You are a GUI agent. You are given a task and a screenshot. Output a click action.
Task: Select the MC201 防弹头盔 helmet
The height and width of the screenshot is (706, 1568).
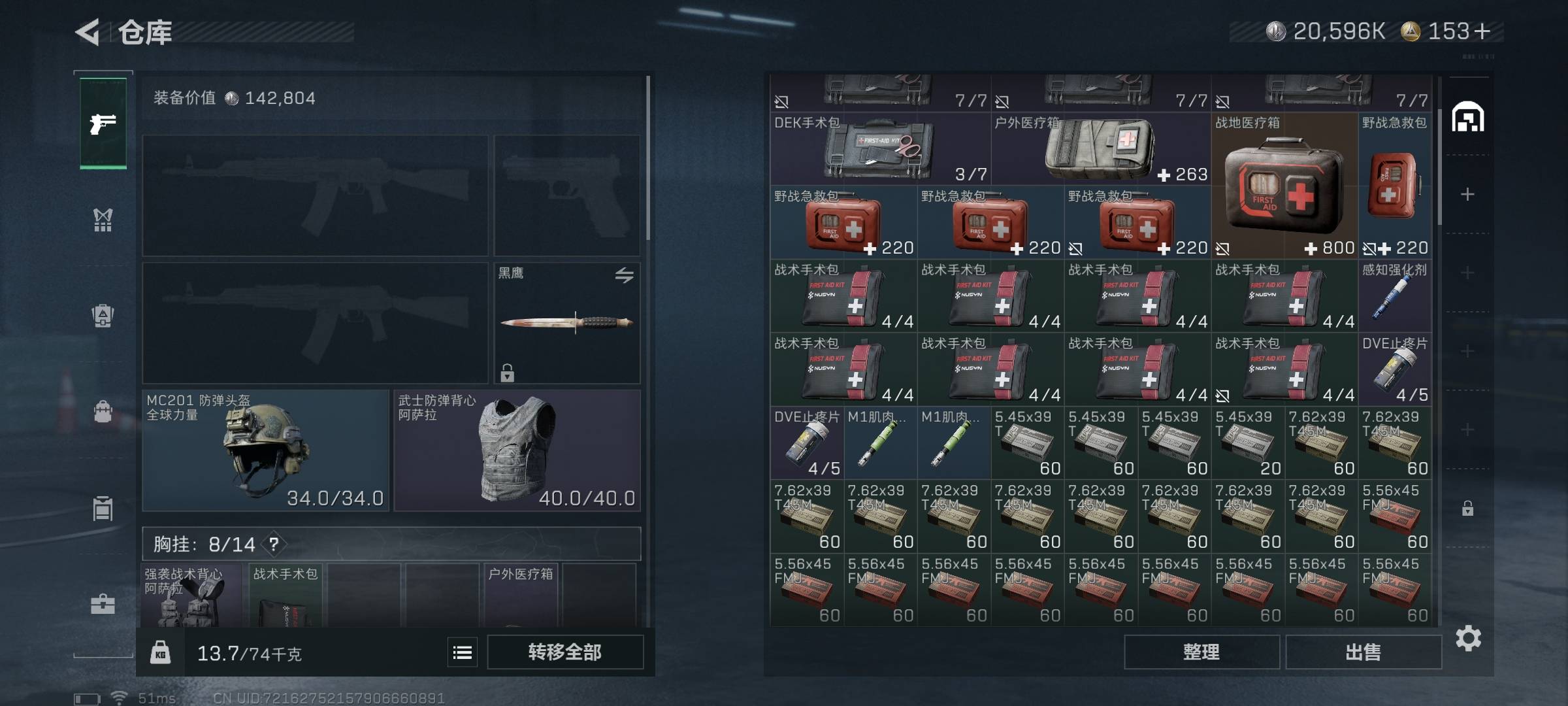[265, 450]
